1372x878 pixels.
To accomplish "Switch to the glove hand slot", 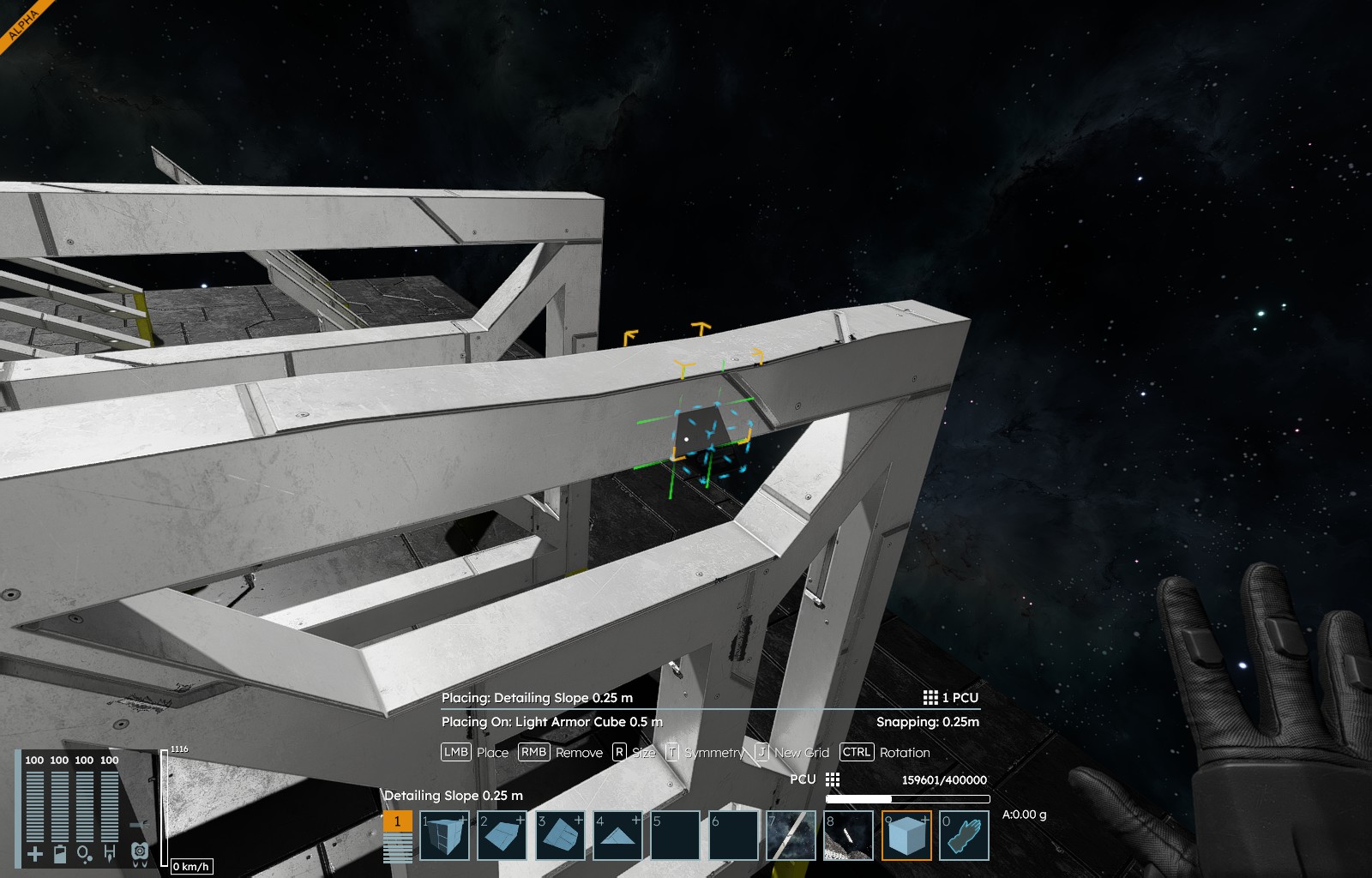I will (x=964, y=836).
